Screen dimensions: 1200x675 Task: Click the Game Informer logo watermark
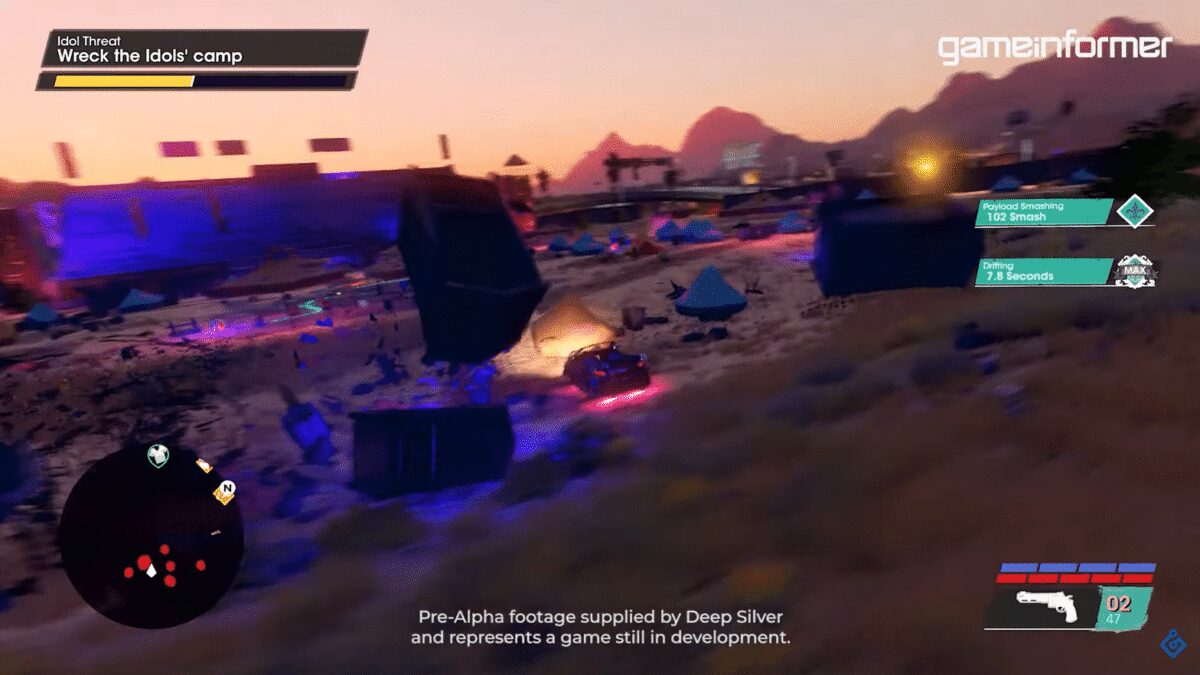1054,47
